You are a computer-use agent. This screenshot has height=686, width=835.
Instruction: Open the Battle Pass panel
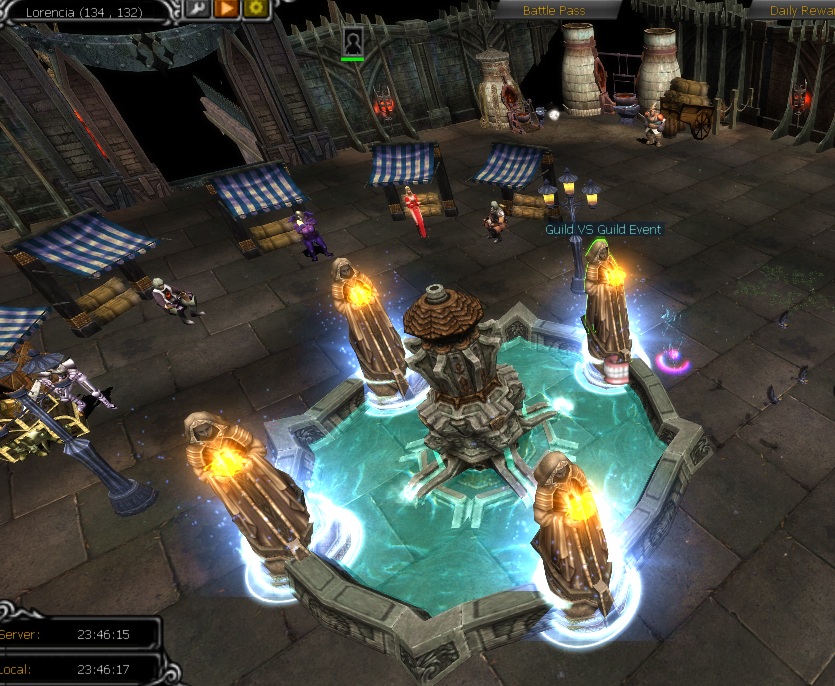[x=555, y=10]
